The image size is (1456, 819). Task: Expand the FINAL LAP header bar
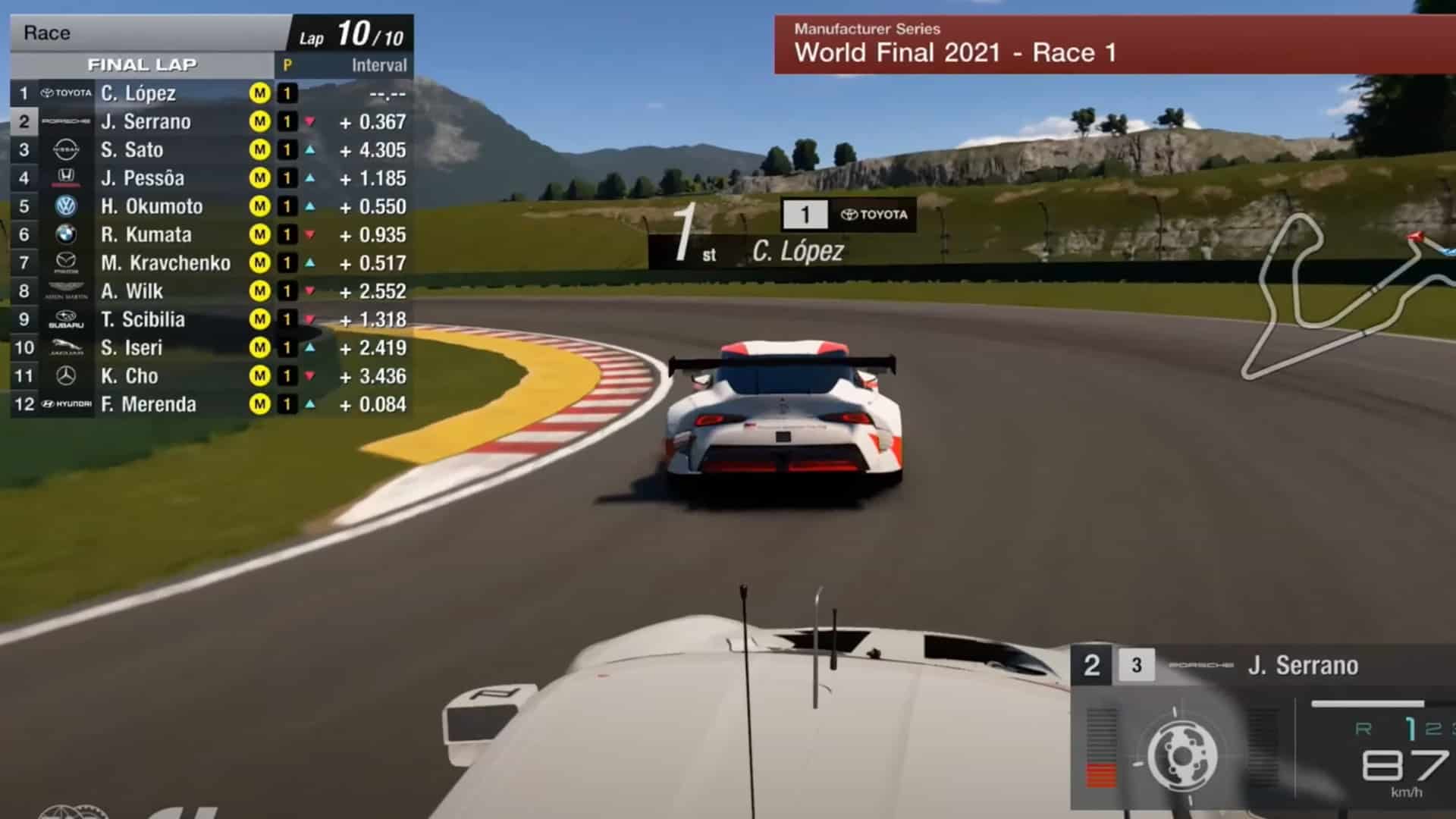tap(144, 64)
